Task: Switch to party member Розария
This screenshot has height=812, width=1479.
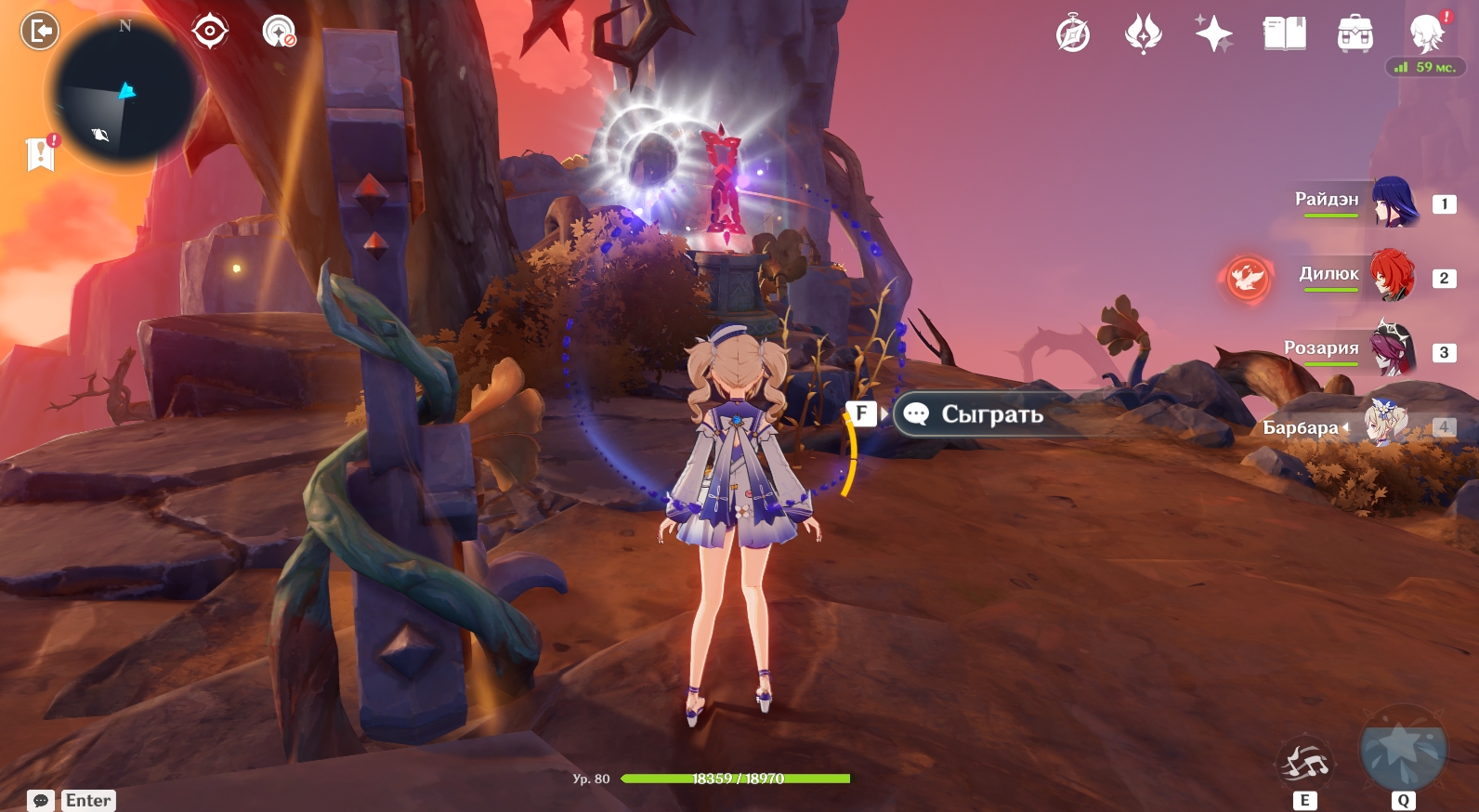Action: tap(1392, 350)
